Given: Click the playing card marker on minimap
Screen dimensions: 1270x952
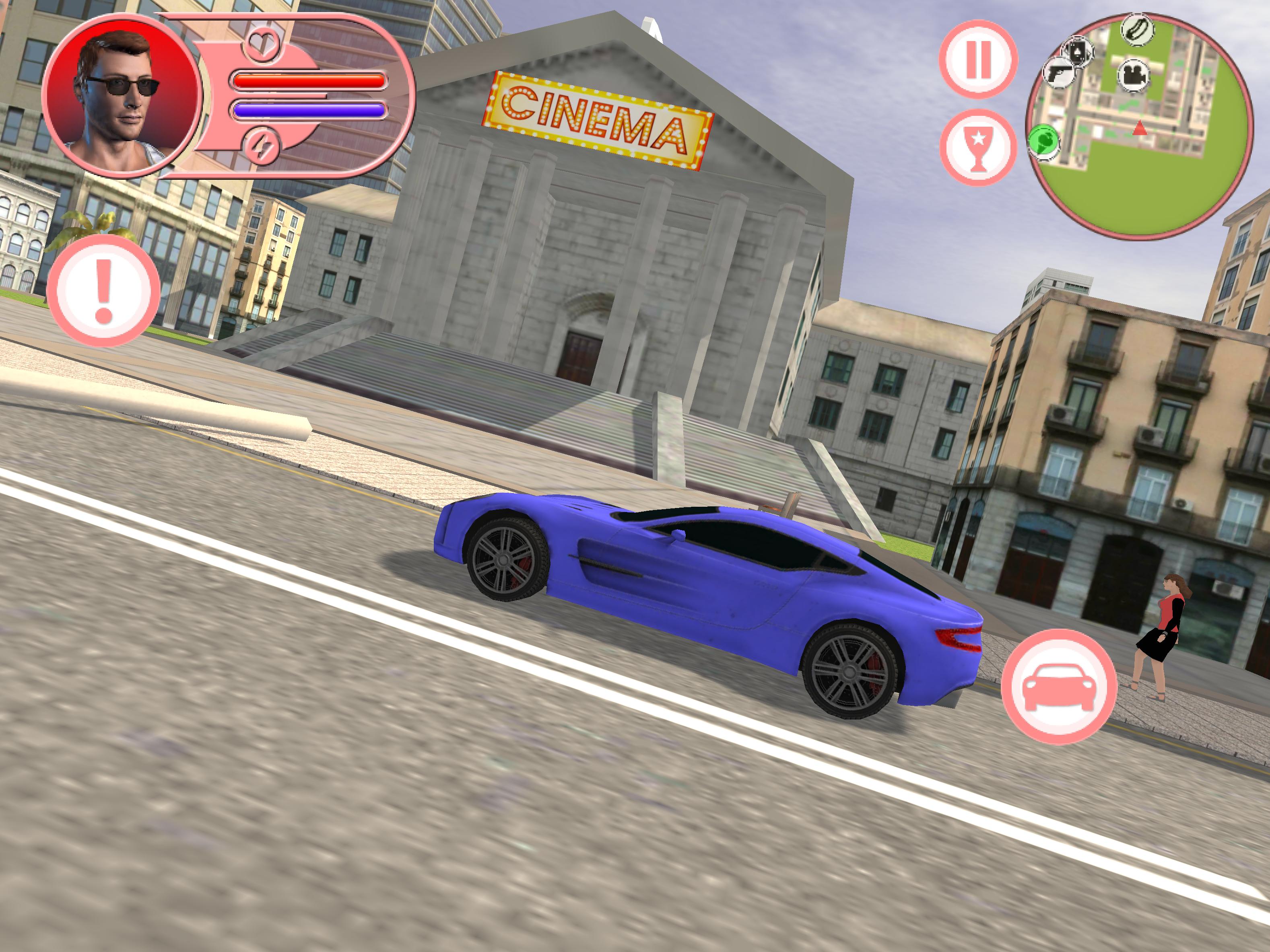Looking at the screenshot, I should click(1078, 51).
